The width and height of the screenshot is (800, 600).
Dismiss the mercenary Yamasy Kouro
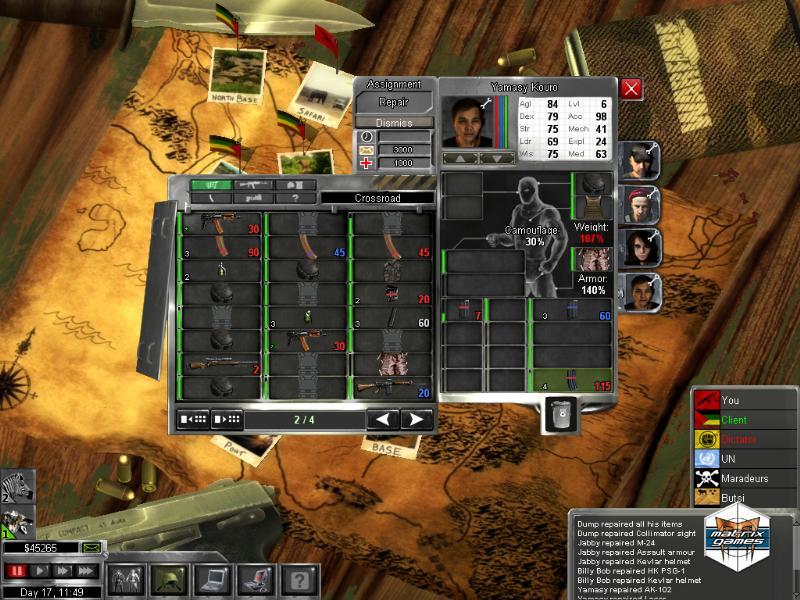coord(394,122)
